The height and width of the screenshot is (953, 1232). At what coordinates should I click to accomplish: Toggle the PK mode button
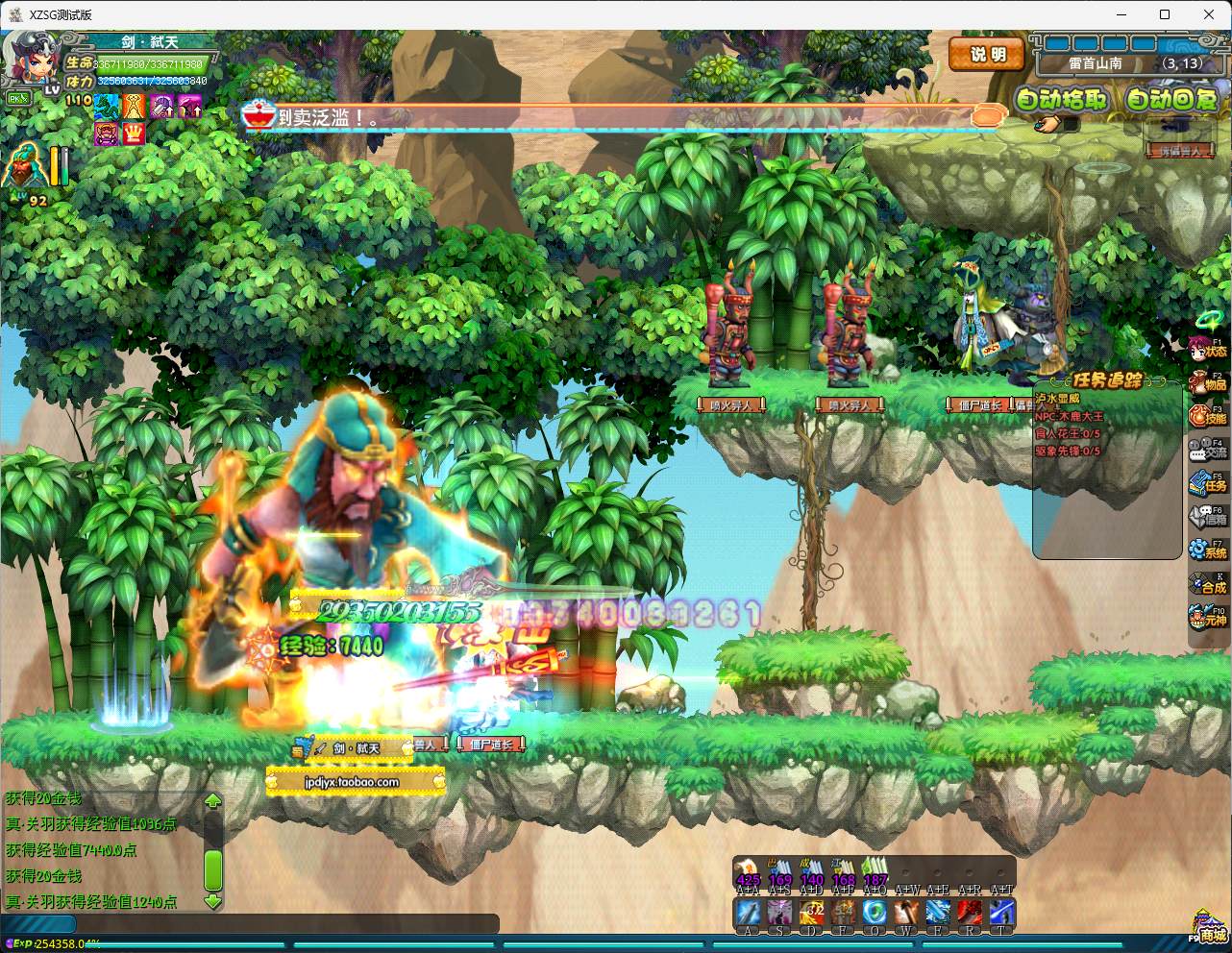point(18,98)
